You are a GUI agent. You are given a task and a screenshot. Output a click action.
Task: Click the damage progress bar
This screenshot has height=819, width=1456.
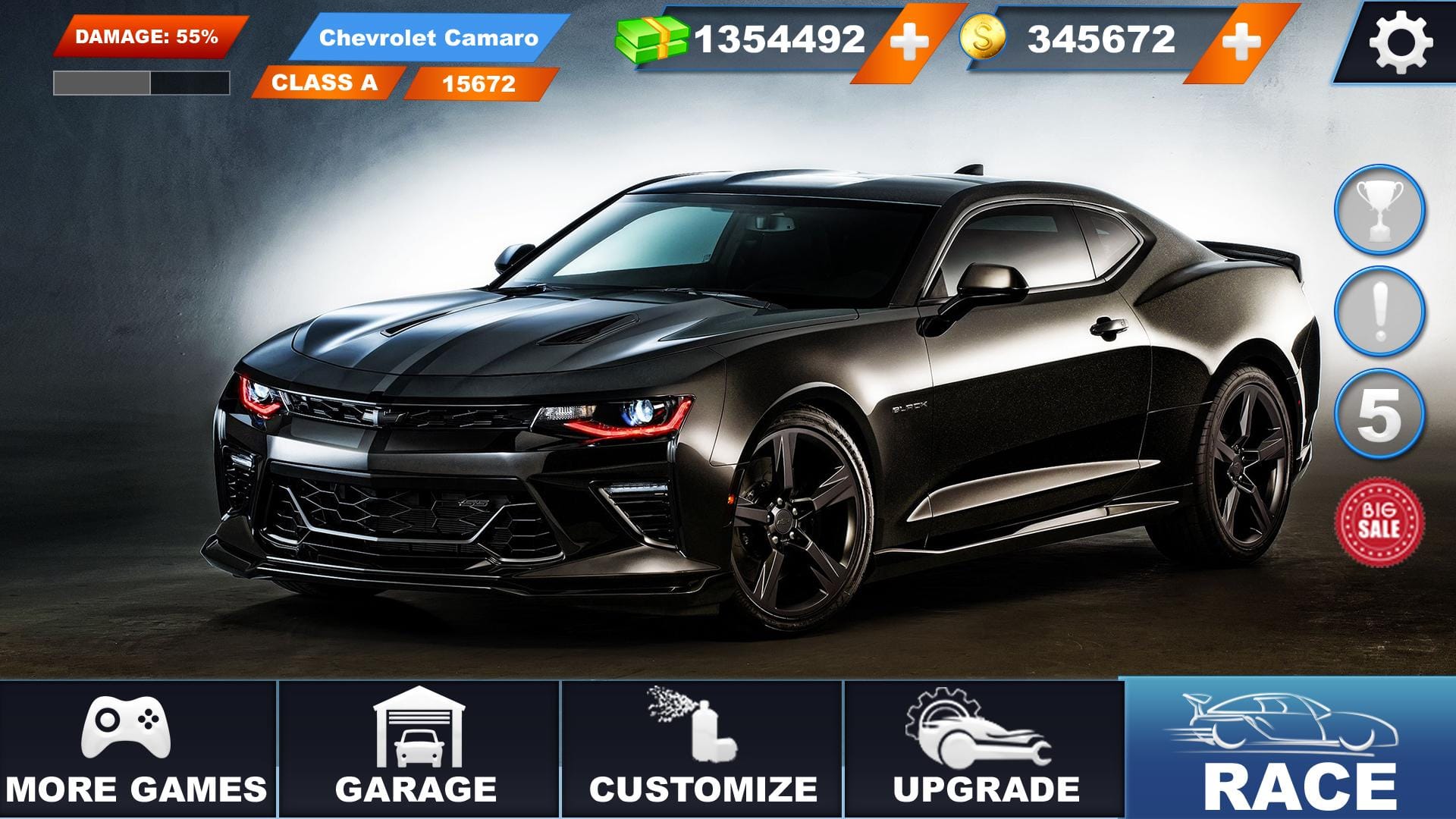click(140, 78)
